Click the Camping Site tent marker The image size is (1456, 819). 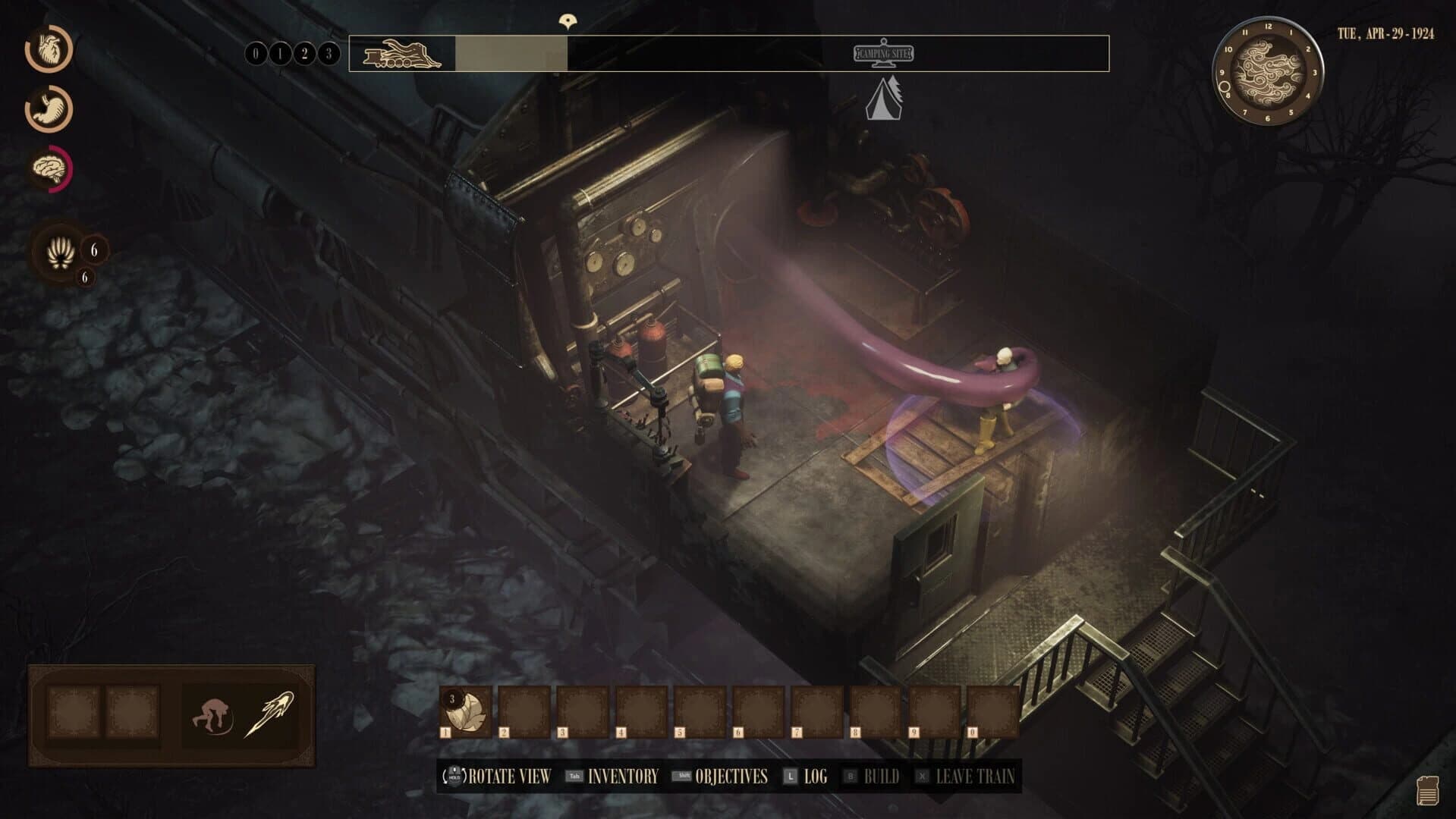(x=882, y=99)
